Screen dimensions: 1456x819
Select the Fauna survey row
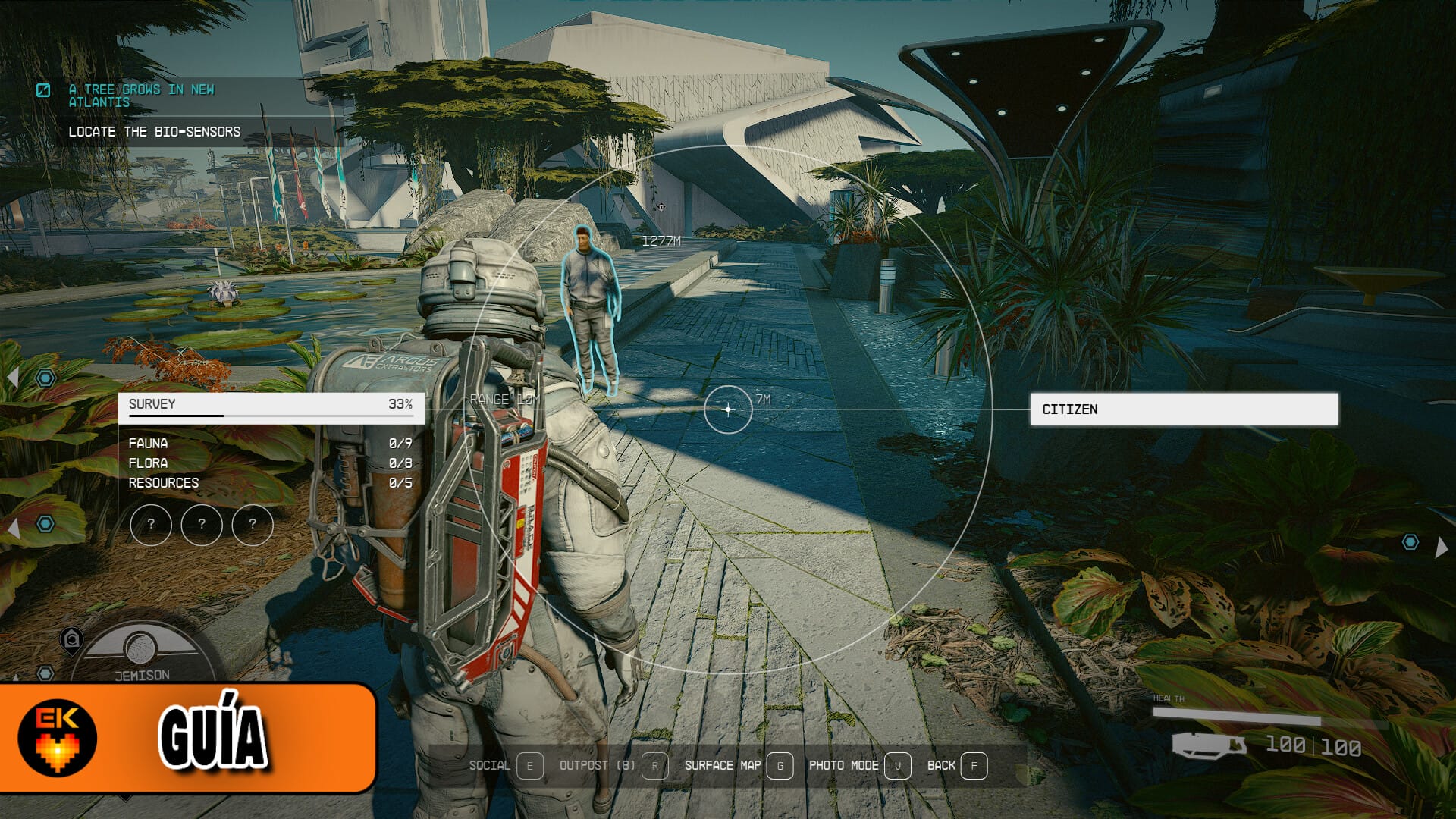(x=270, y=444)
